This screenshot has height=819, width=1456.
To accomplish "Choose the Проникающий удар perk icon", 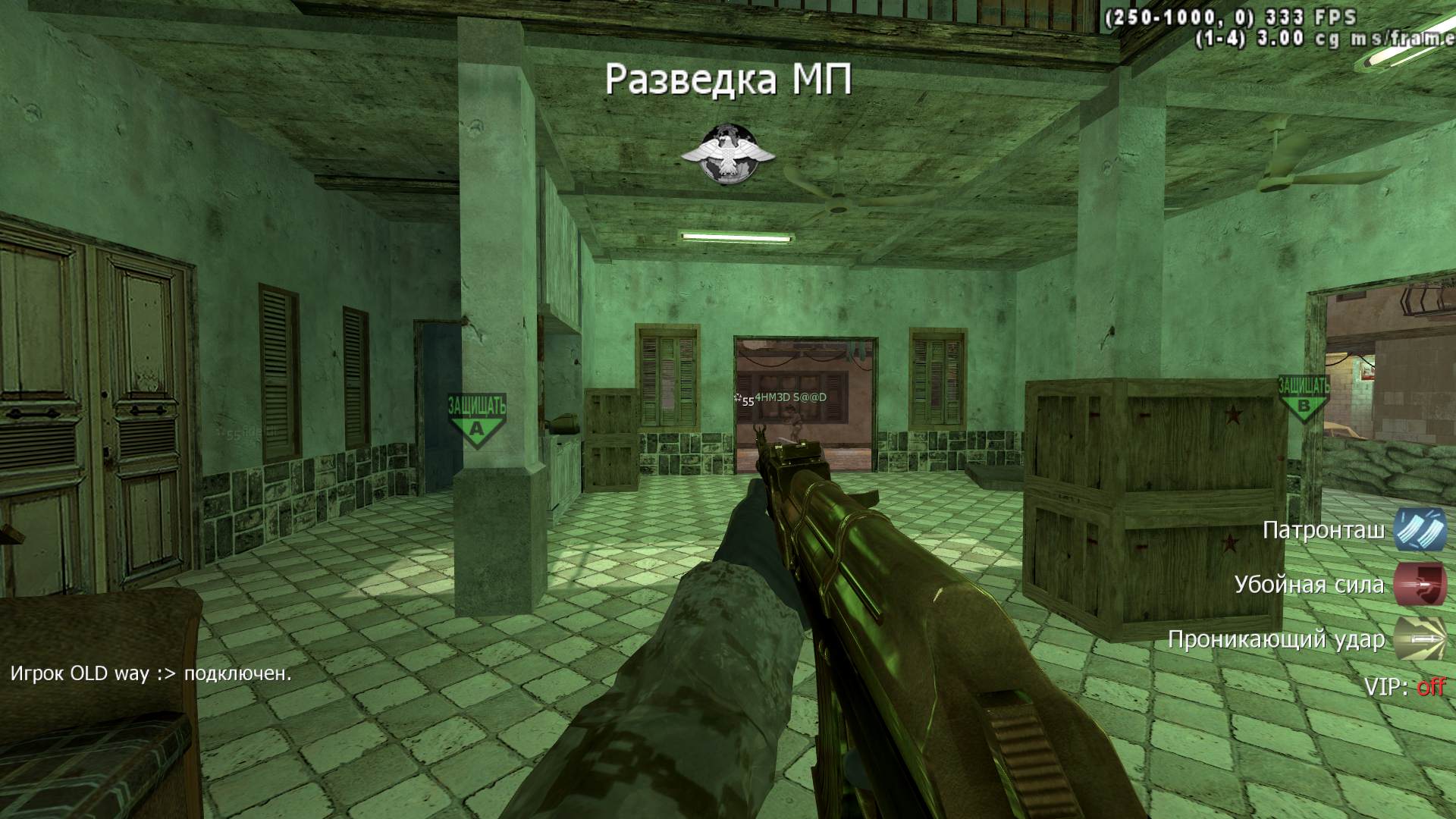I will [1420, 639].
